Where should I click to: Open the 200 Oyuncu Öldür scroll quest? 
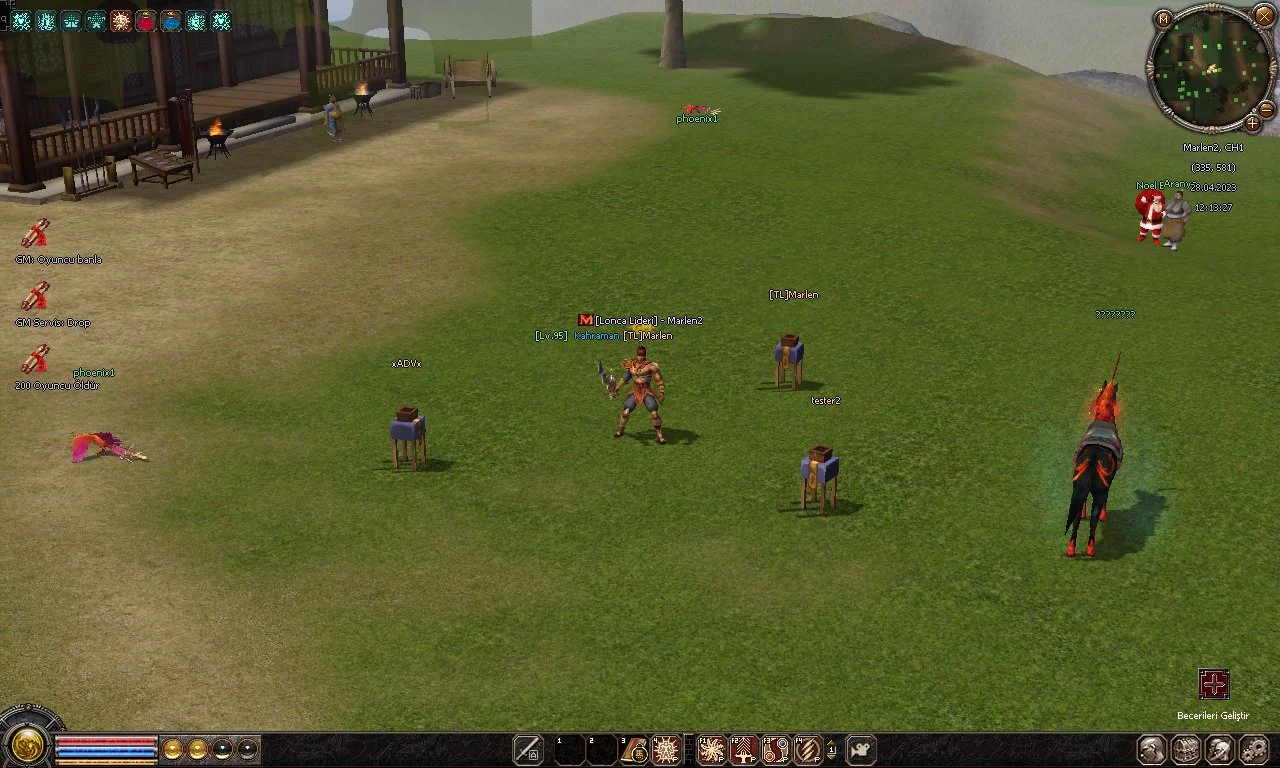click(36, 360)
